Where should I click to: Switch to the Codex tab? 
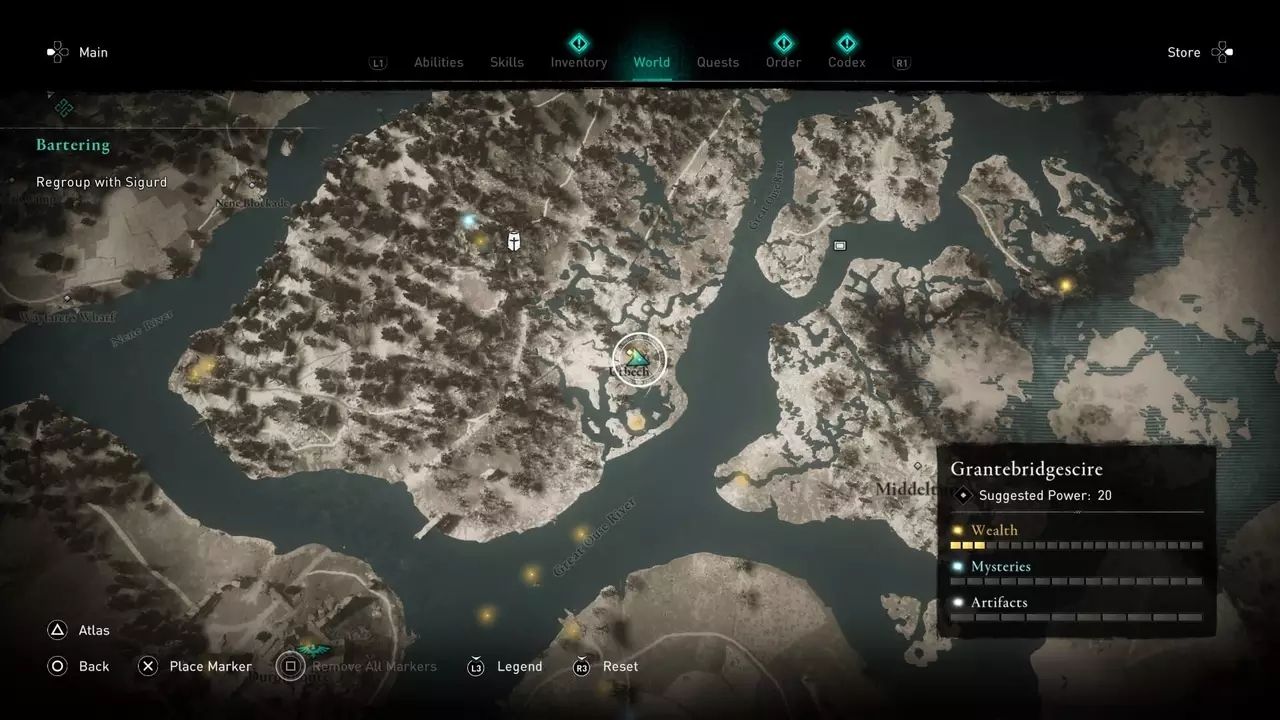[846, 62]
